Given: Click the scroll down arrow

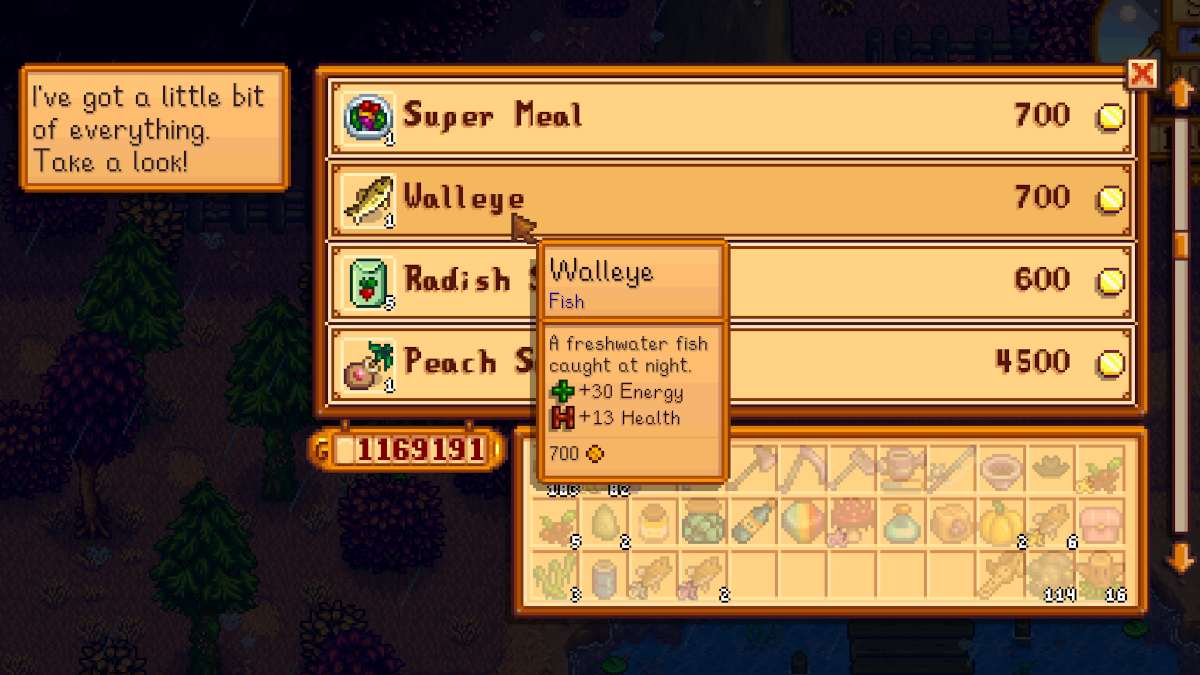Looking at the screenshot, I should pos(1181,556).
